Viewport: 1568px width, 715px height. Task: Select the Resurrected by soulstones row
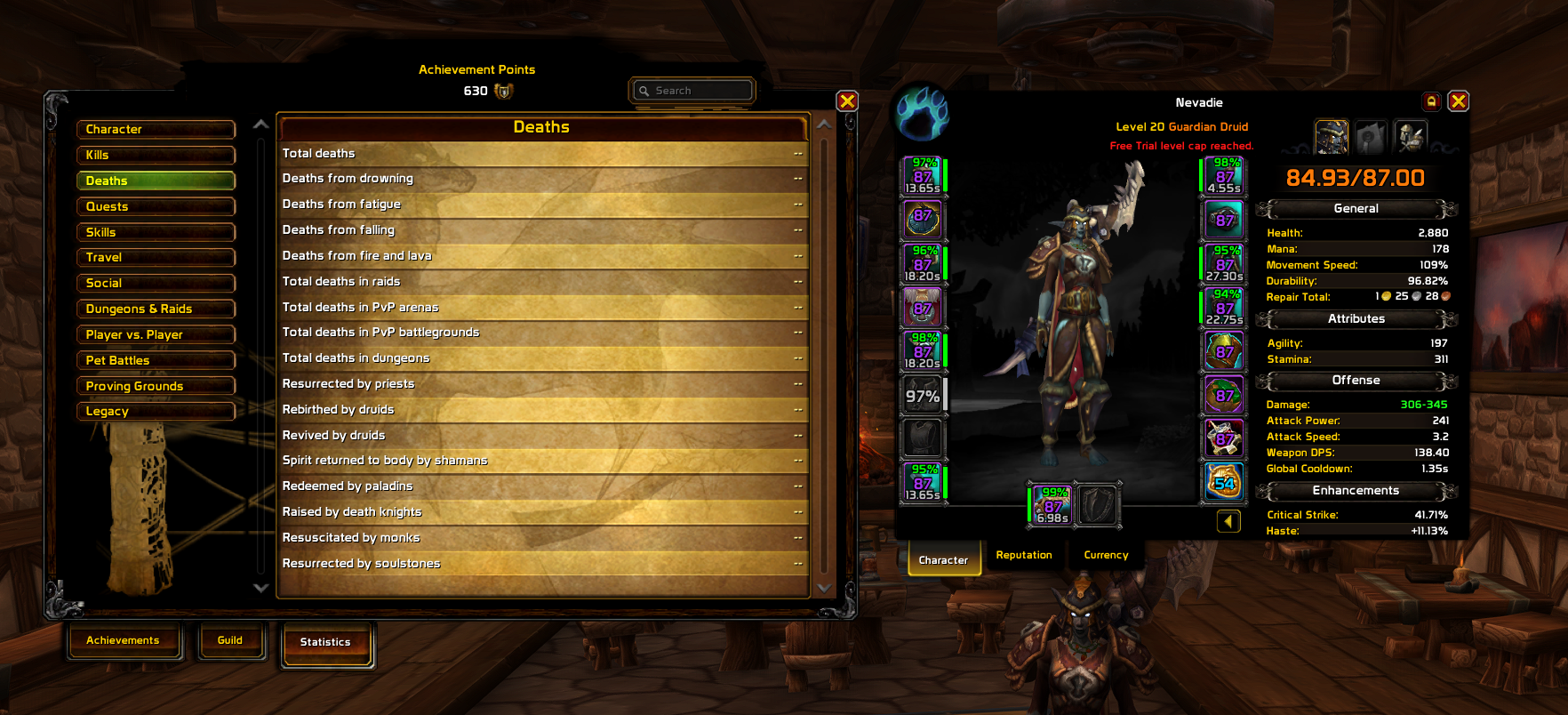pos(542,564)
